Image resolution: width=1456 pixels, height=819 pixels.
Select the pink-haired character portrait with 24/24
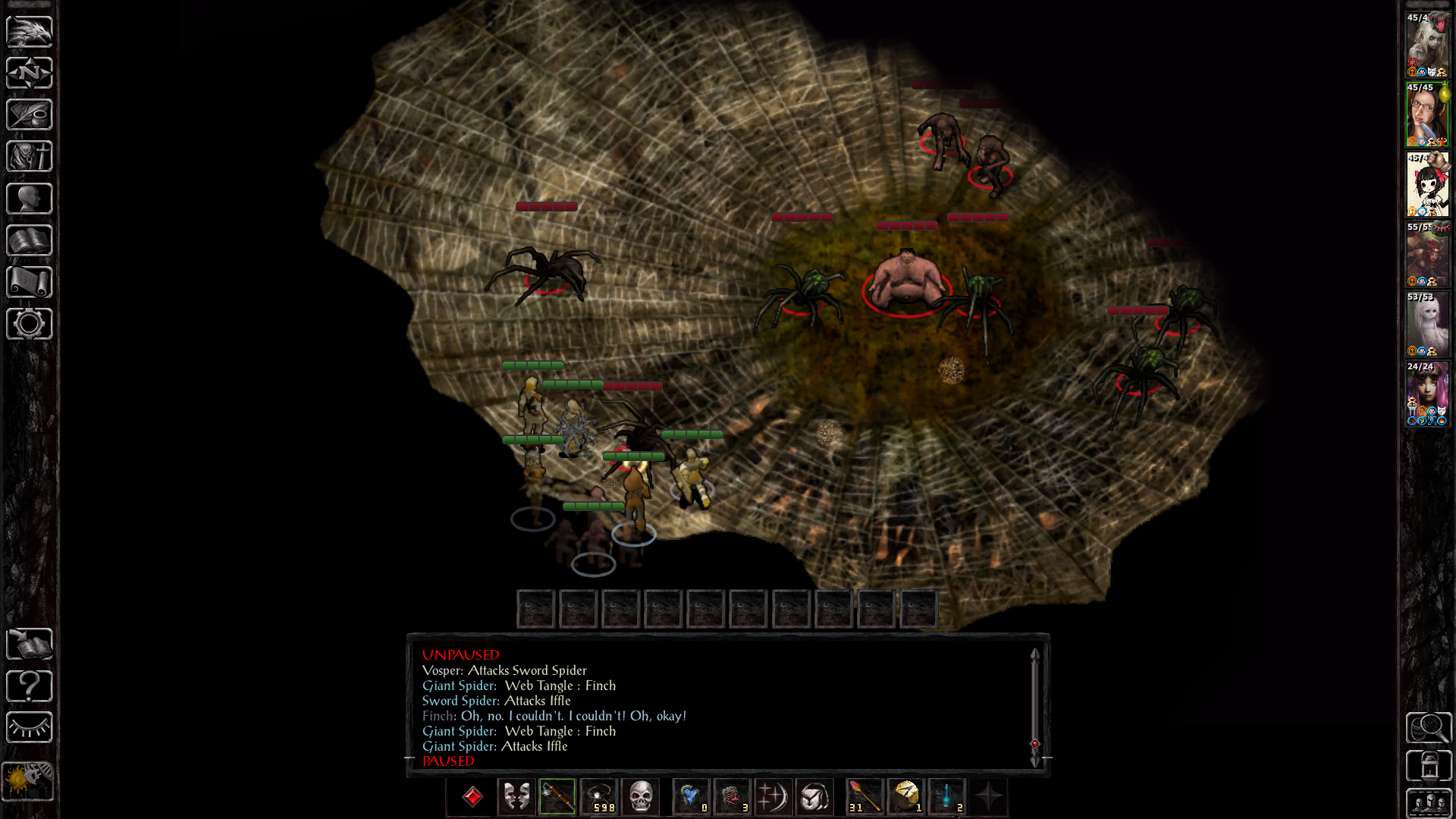(1427, 394)
